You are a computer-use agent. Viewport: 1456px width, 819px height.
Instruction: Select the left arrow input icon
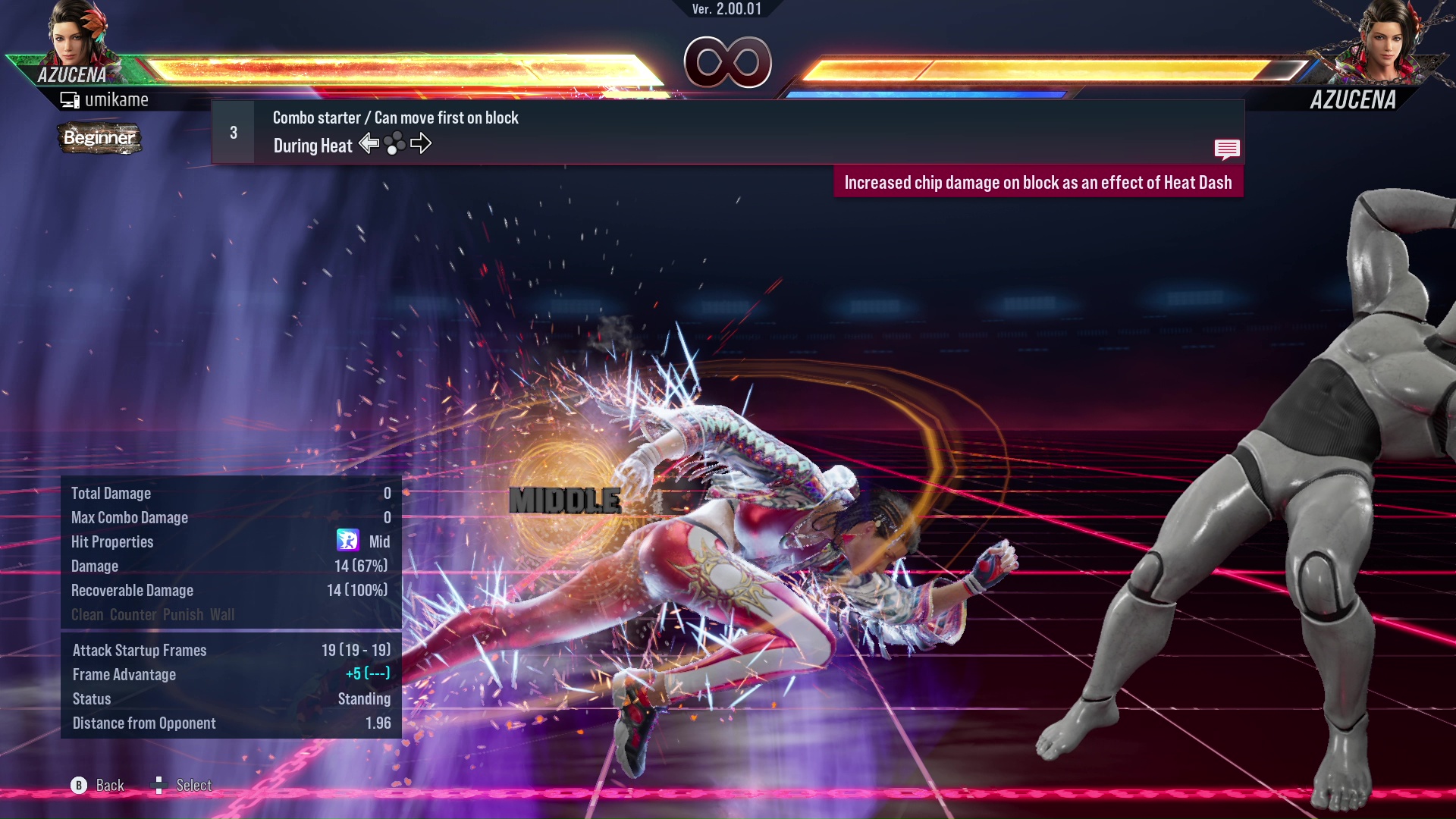click(369, 143)
